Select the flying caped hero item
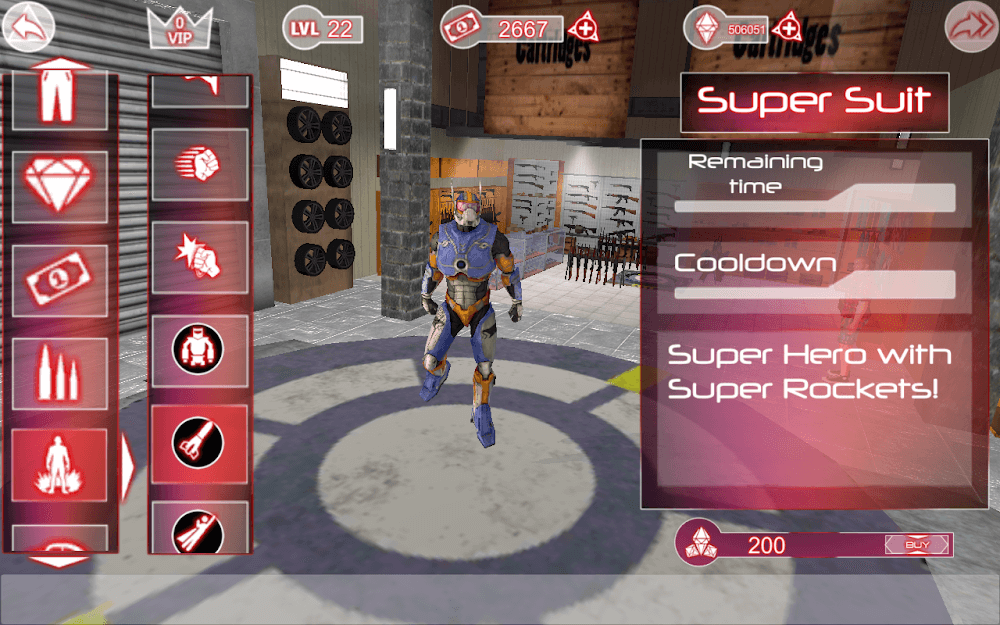 (x=200, y=527)
